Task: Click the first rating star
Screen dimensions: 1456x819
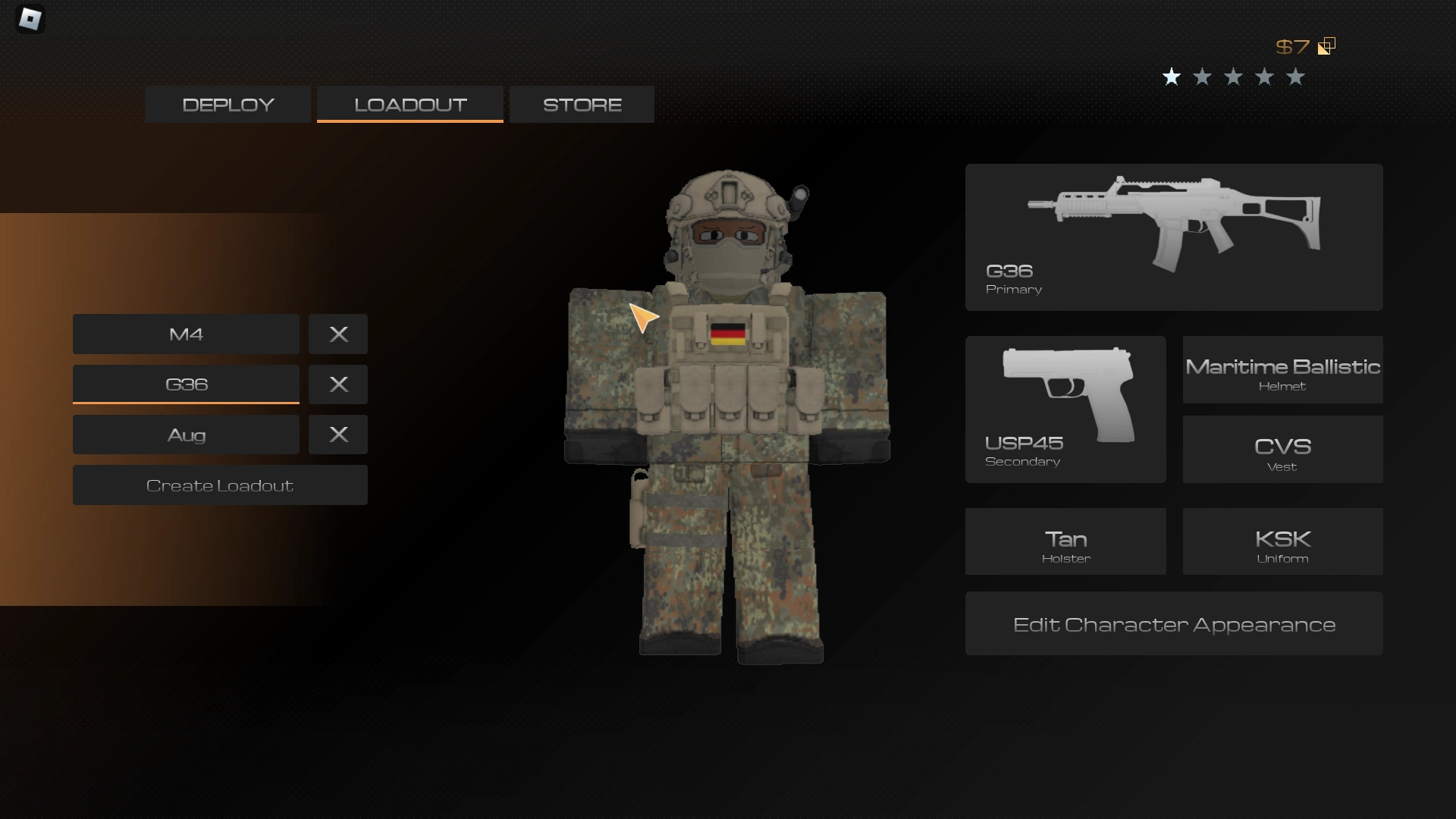Action: click(1172, 77)
